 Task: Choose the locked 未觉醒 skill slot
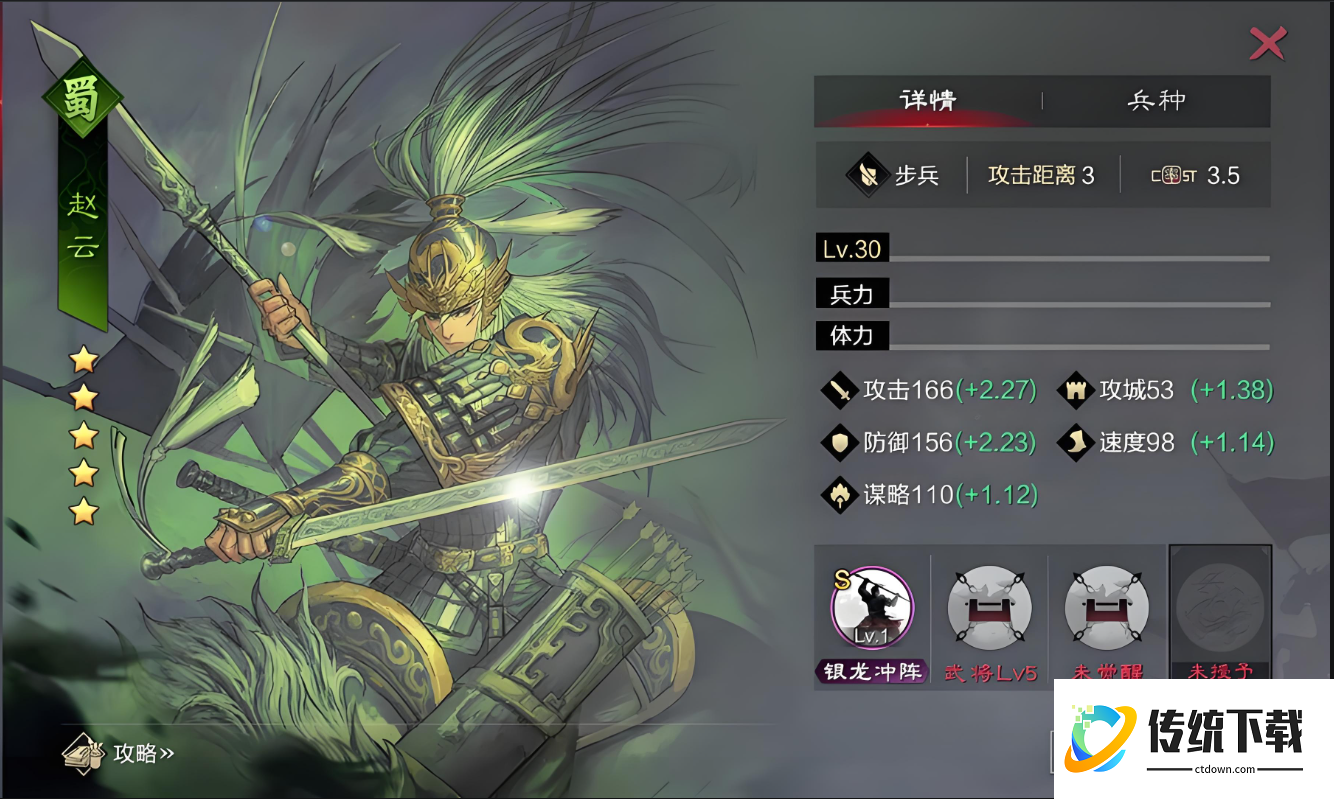[x=1106, y=606]
